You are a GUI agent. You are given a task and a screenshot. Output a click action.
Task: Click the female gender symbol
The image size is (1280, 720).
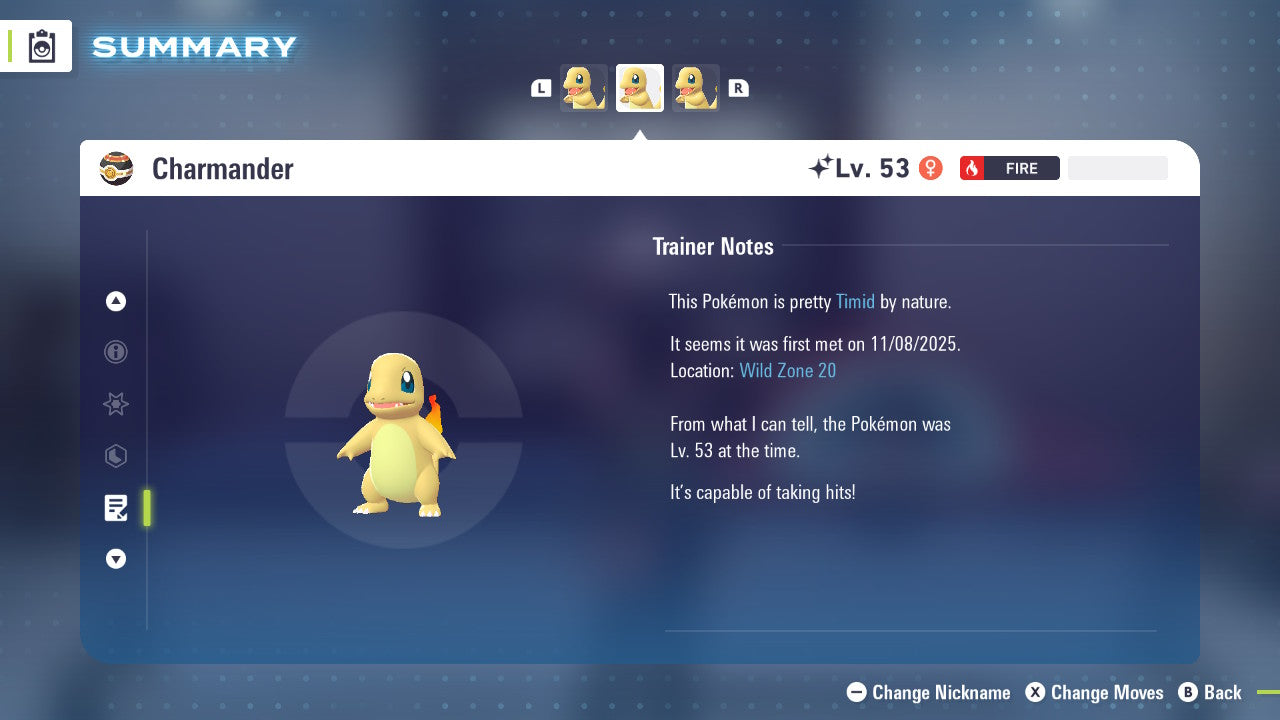(931, 168)
